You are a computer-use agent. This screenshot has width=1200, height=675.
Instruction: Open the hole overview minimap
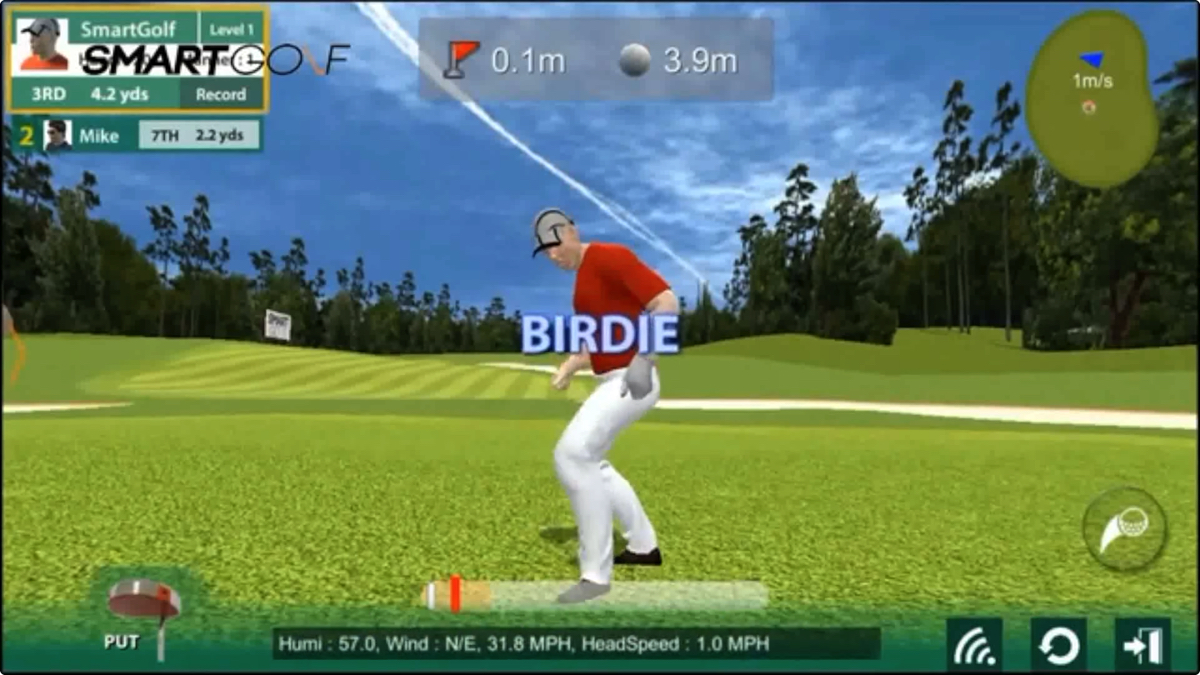[1091, 98]
